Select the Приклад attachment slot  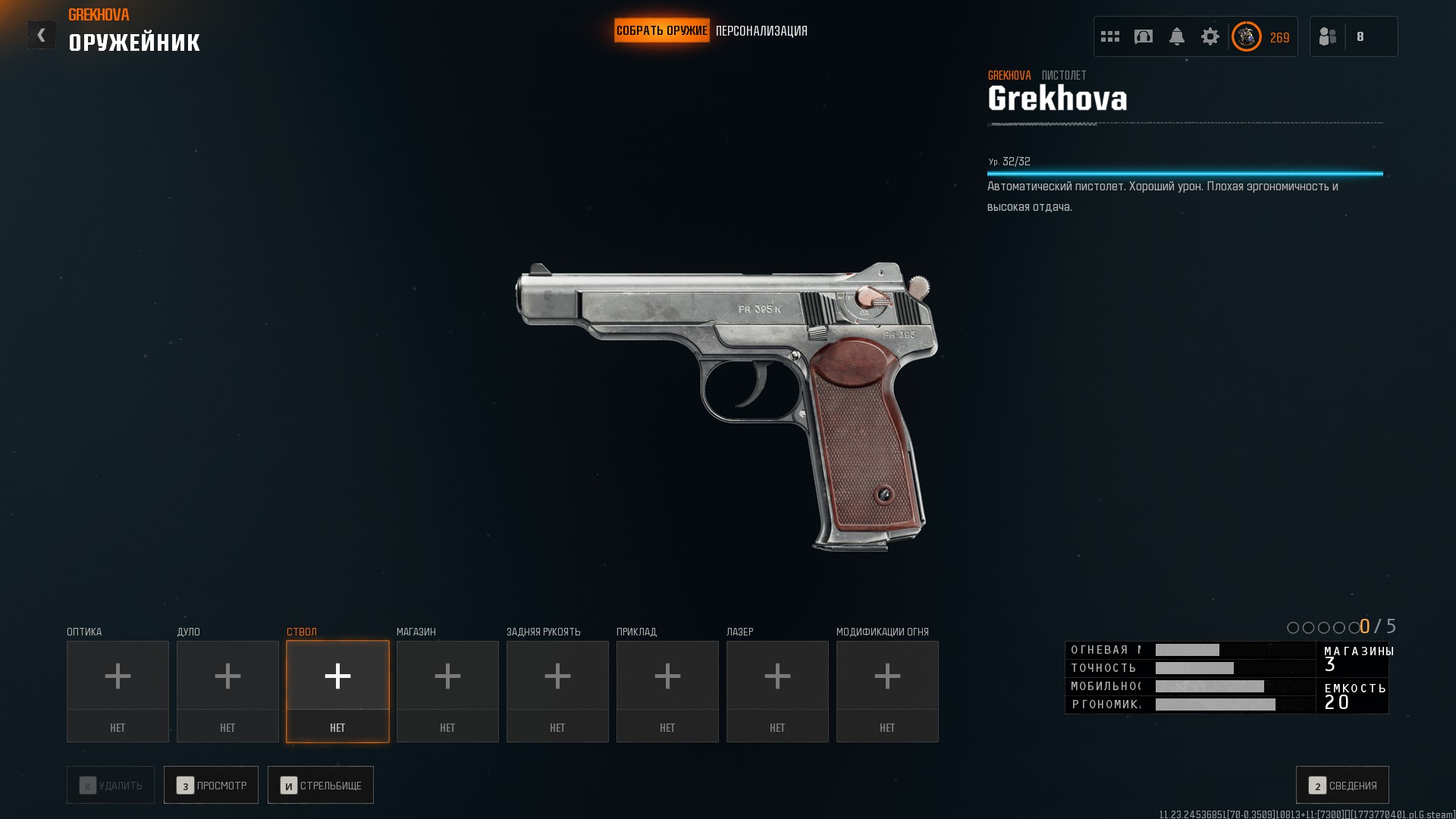(x=667, y=691)
